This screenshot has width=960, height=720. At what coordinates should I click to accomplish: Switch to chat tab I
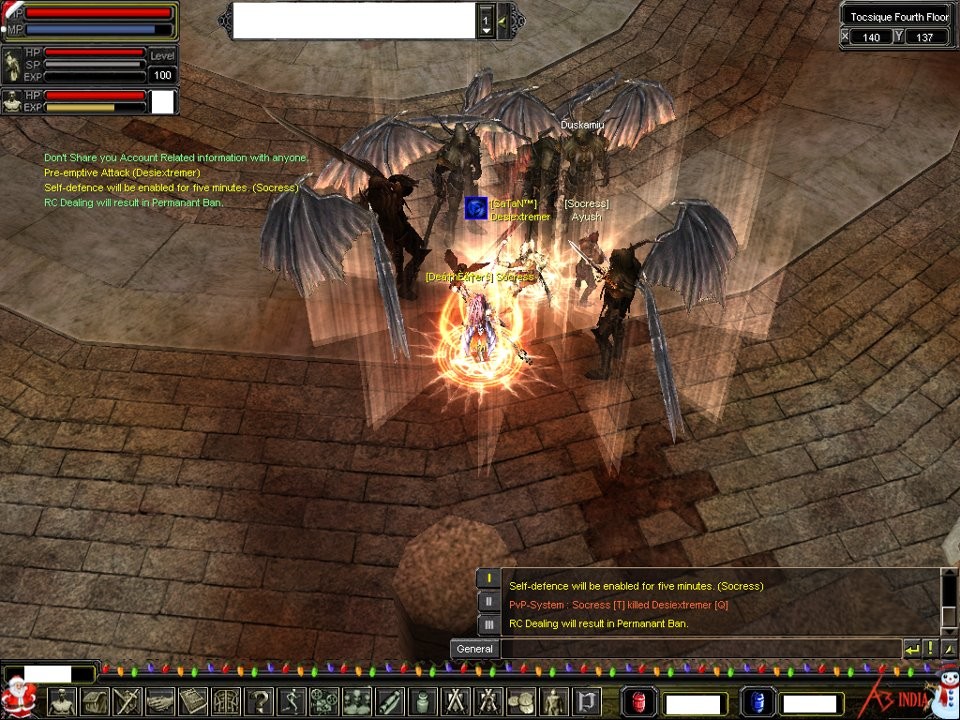tap(488, 578)
